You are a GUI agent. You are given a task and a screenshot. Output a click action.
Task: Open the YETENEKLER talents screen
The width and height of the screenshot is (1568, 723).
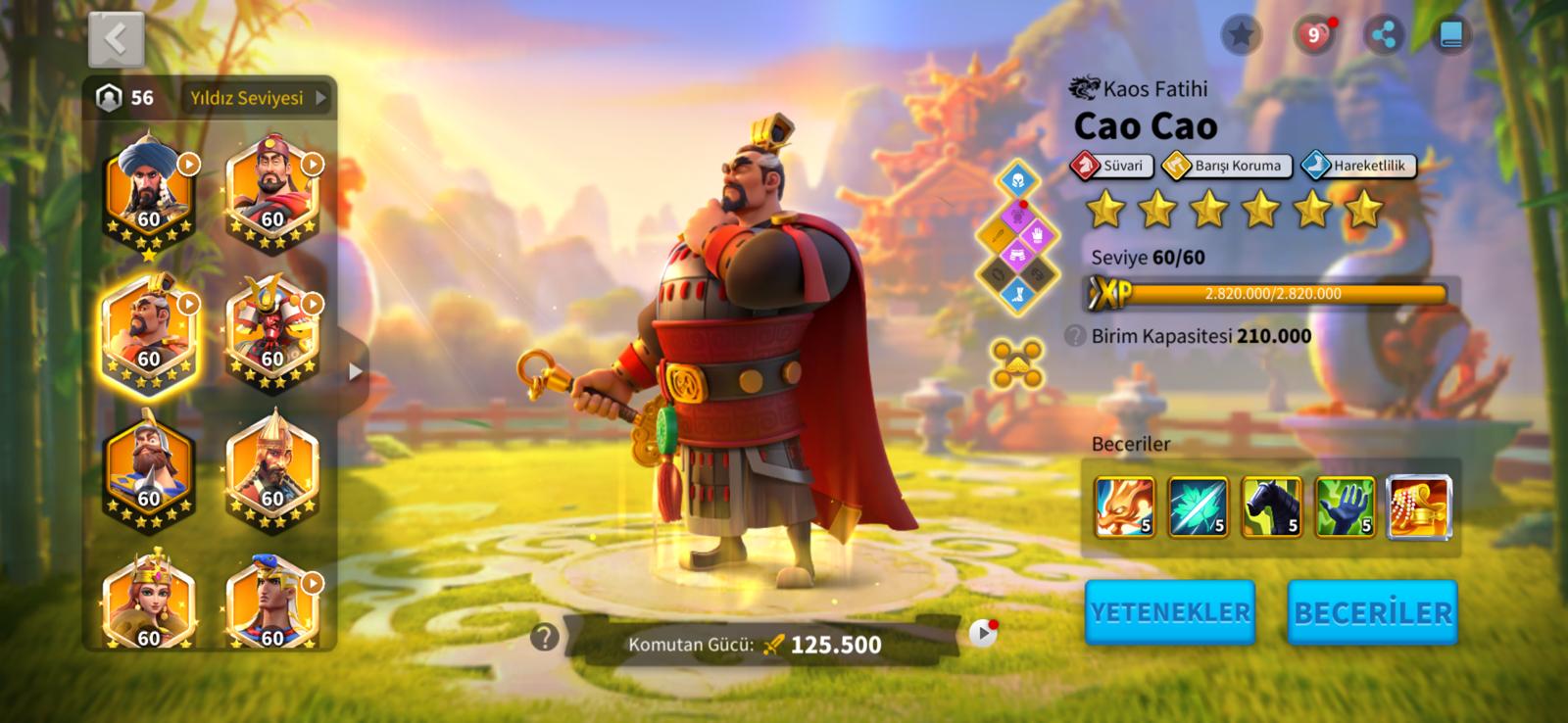(x=1170, y=612)
